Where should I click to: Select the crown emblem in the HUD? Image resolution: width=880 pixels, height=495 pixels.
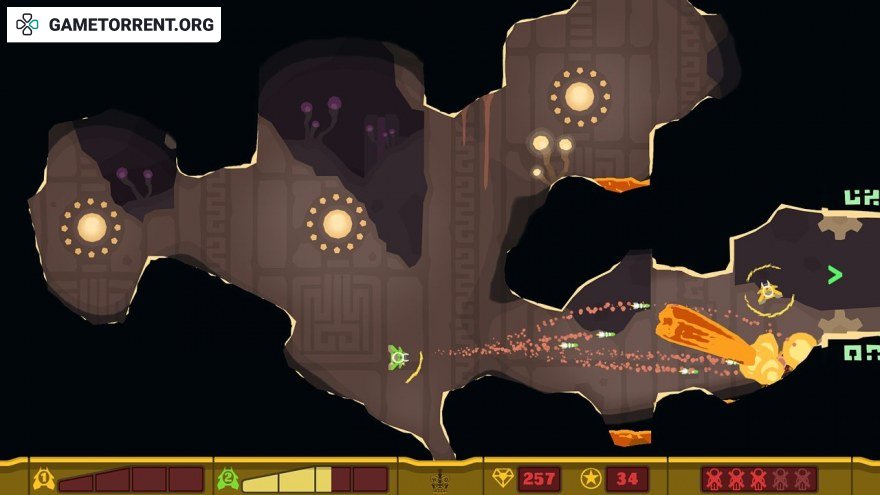coord(440,481)
